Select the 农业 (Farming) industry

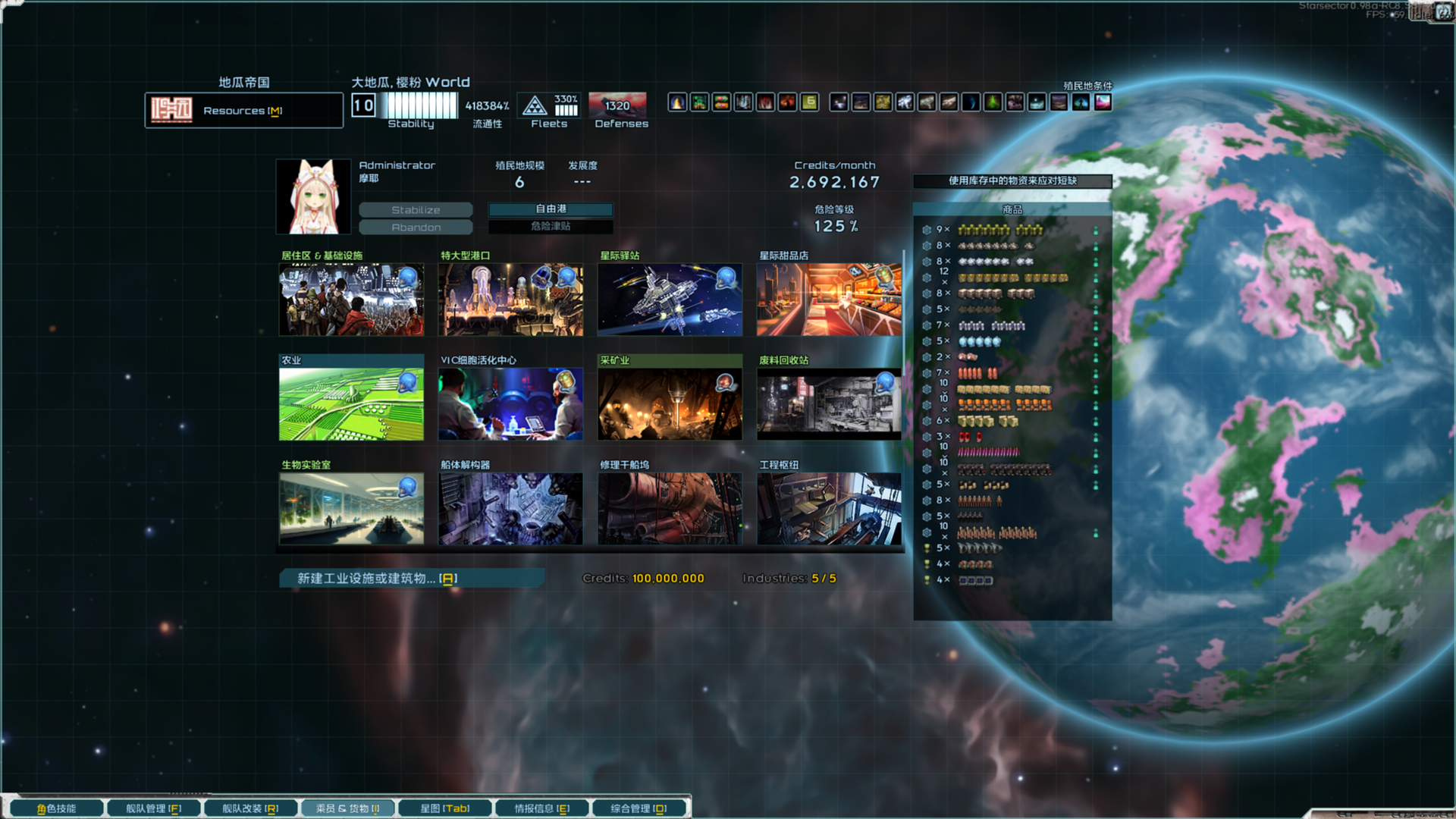click(350, 403)
